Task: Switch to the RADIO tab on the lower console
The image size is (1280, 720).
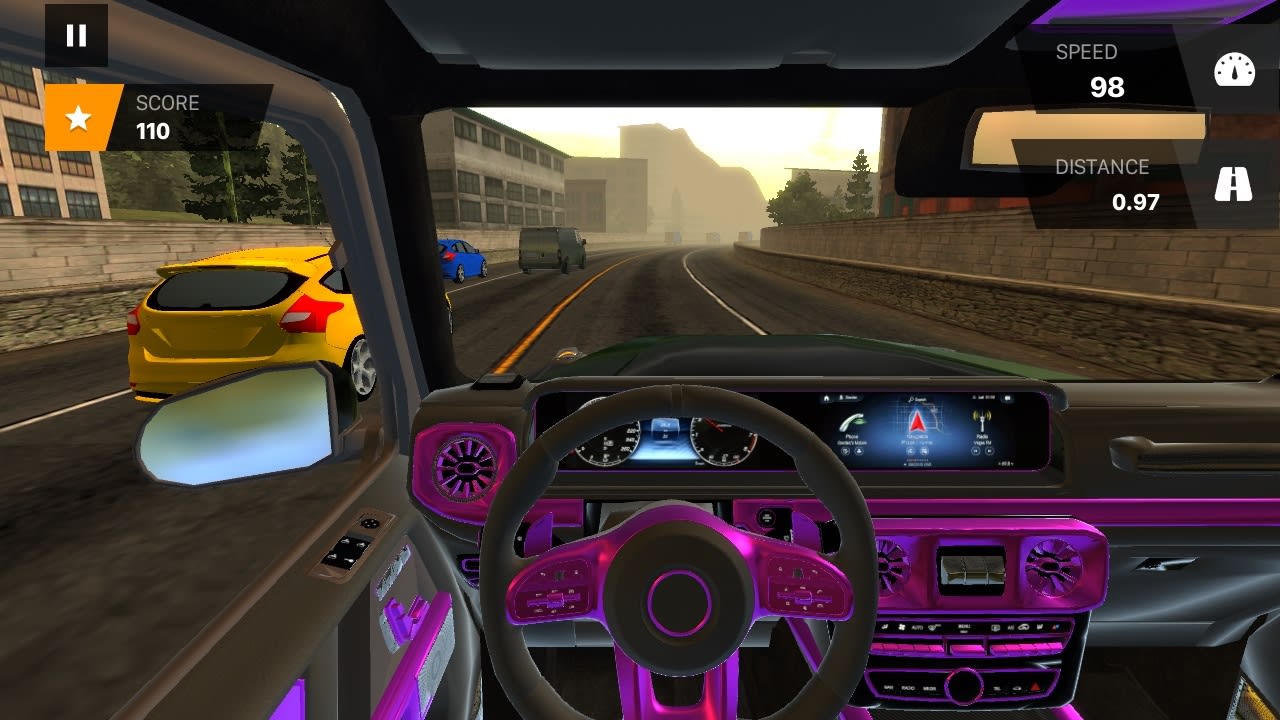Action: [908, 688]
